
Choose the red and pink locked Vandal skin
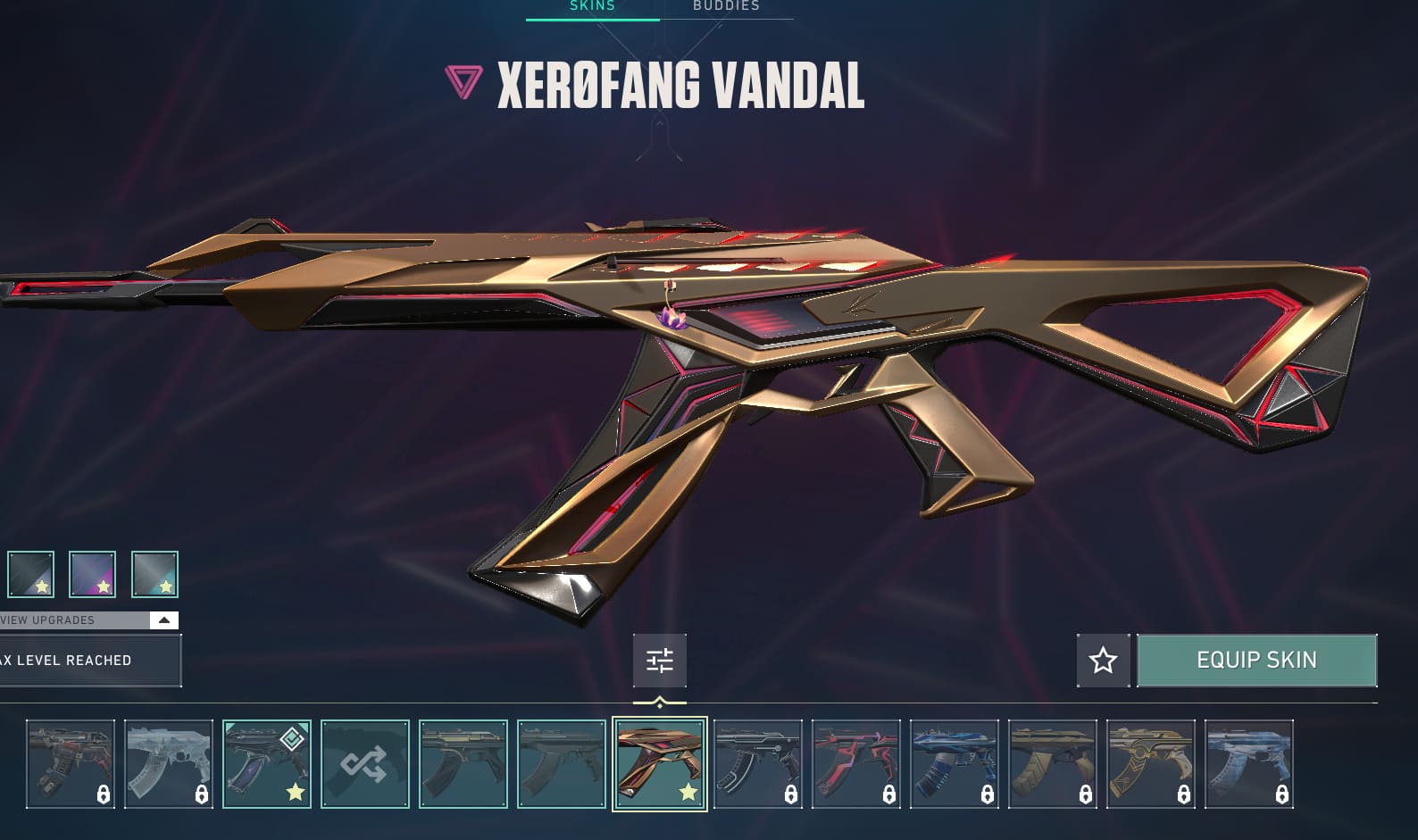[x=856, y=764]
